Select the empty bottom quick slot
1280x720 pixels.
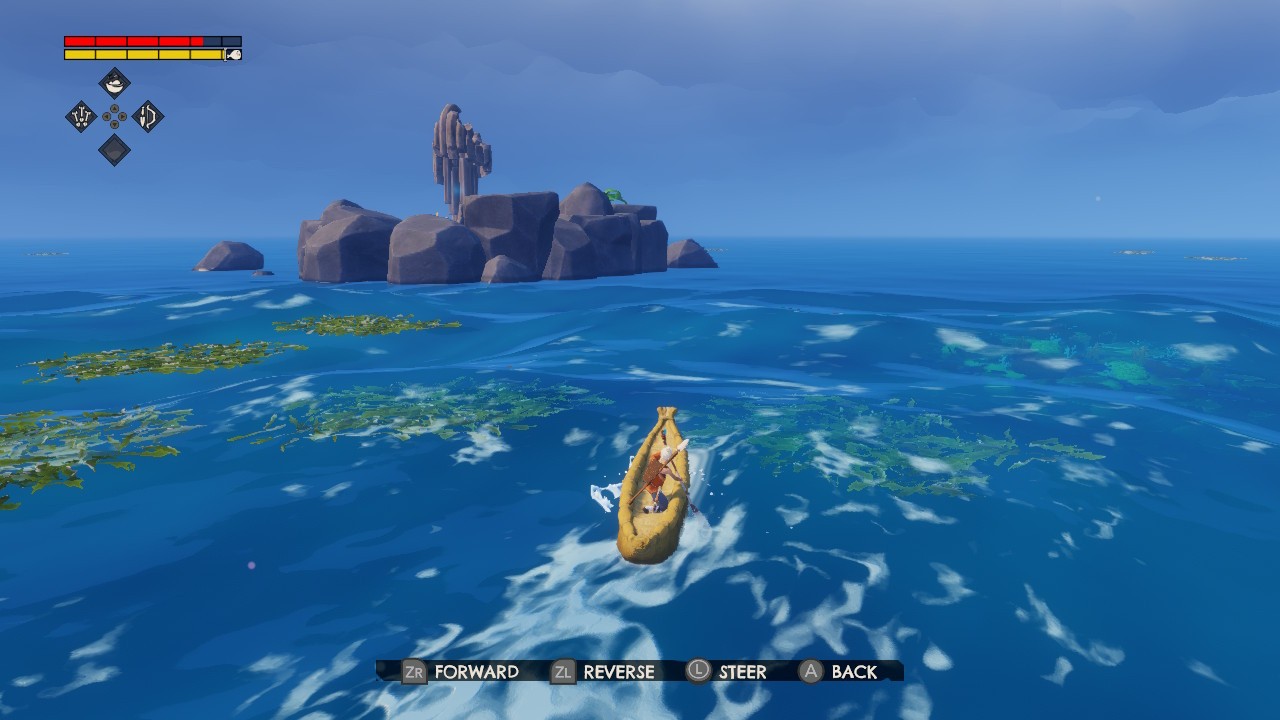click(114, 150)
